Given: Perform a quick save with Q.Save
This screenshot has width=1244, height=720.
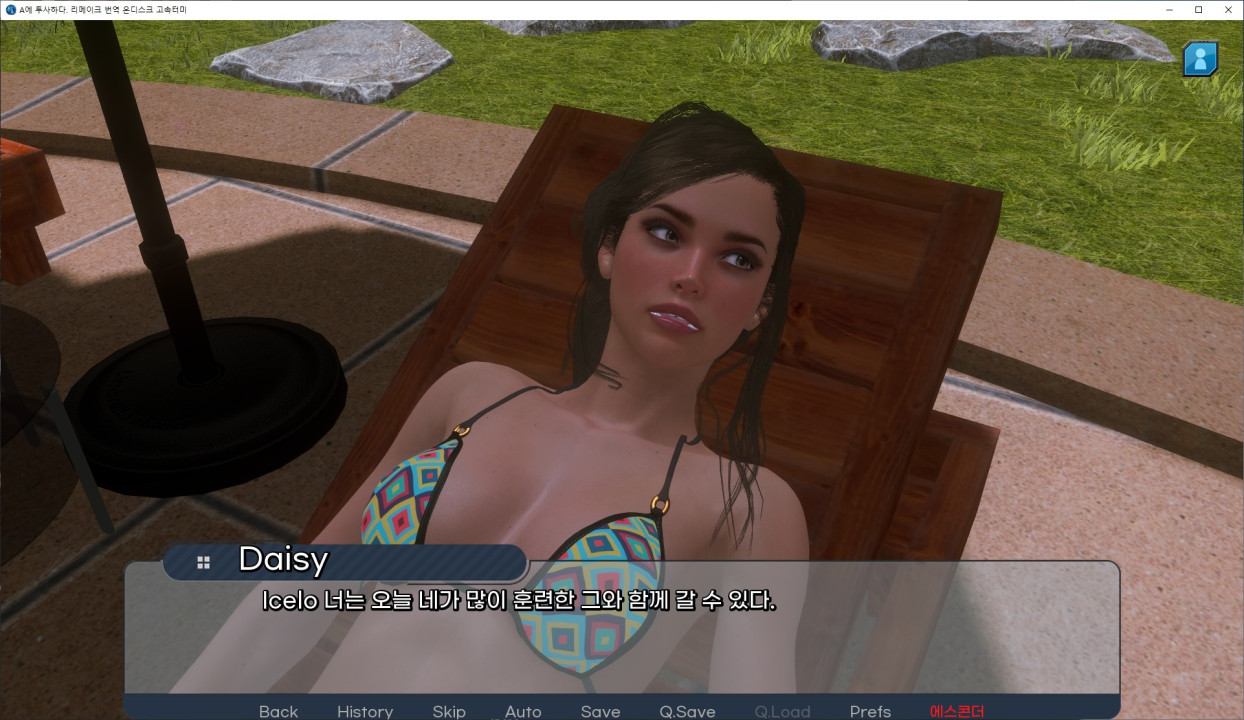Looking at the screenshot, I should coord(687,711).
